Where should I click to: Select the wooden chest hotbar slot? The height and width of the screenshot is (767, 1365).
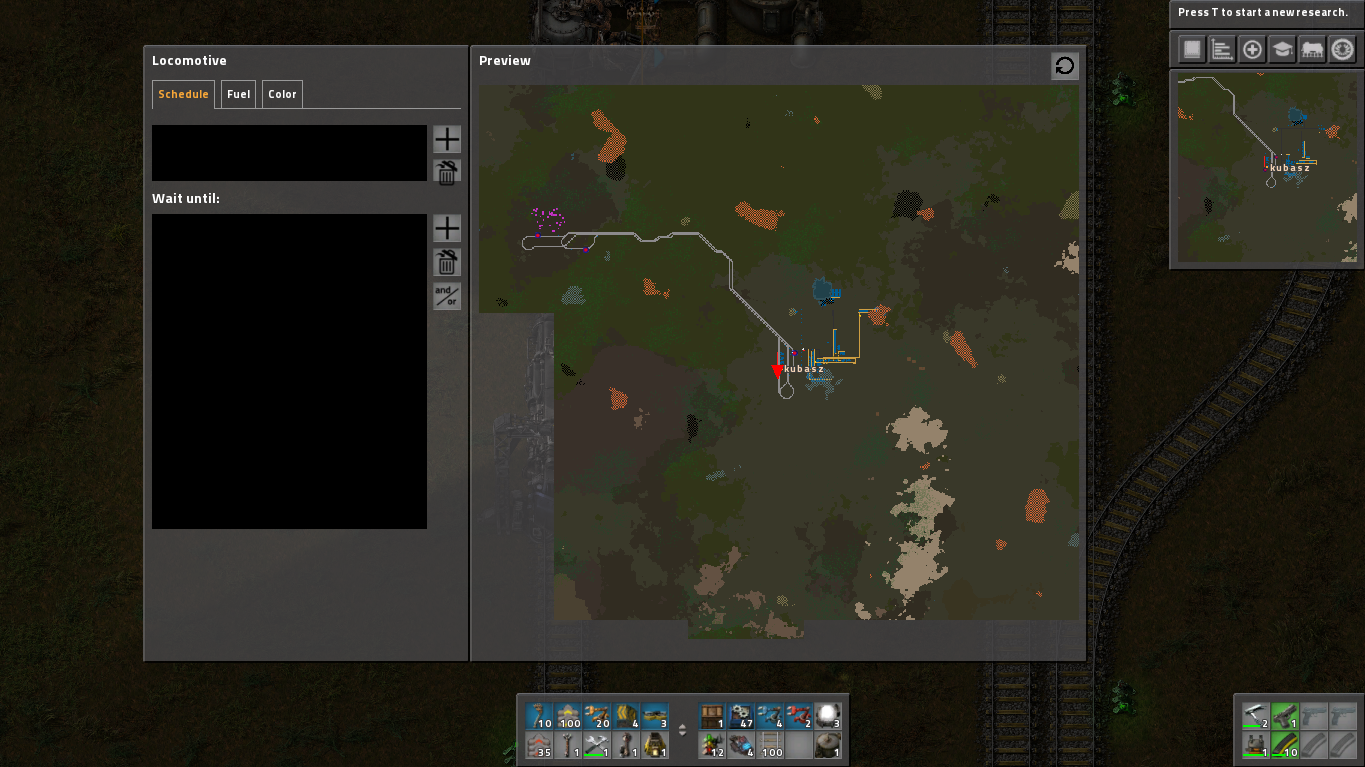coord(713,716)
